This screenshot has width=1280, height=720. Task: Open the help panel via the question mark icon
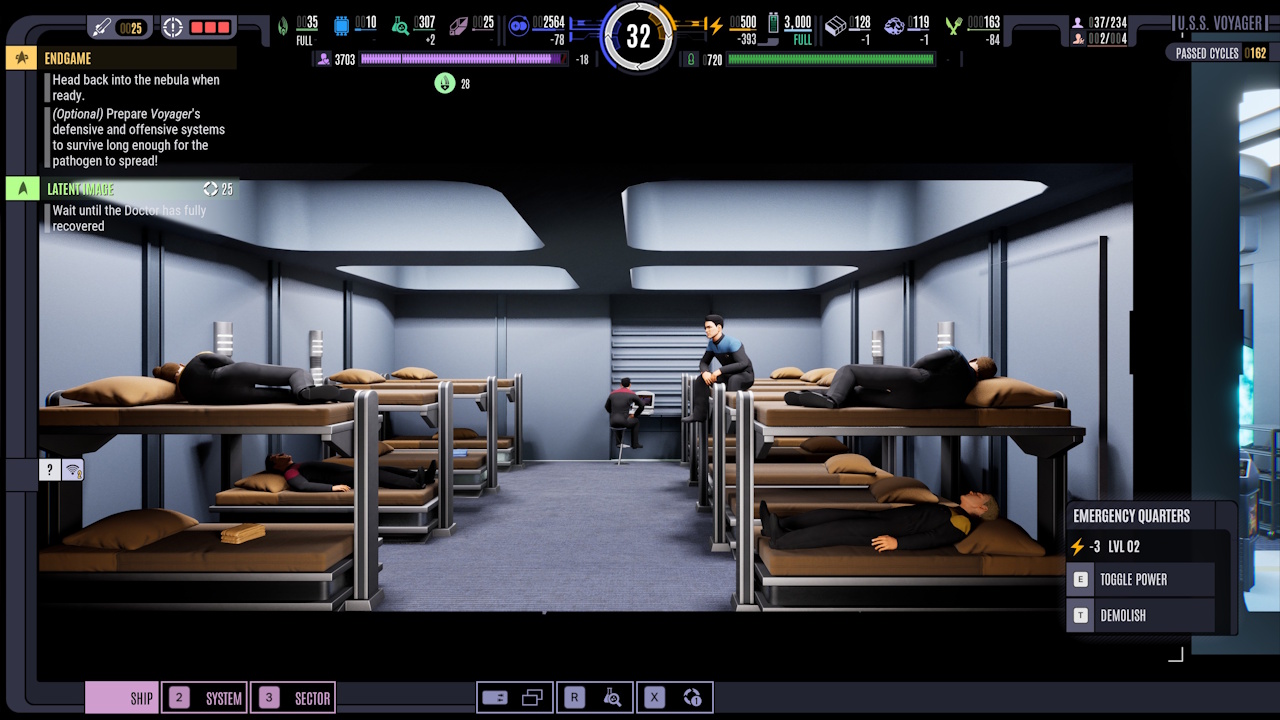pos(49,469)
